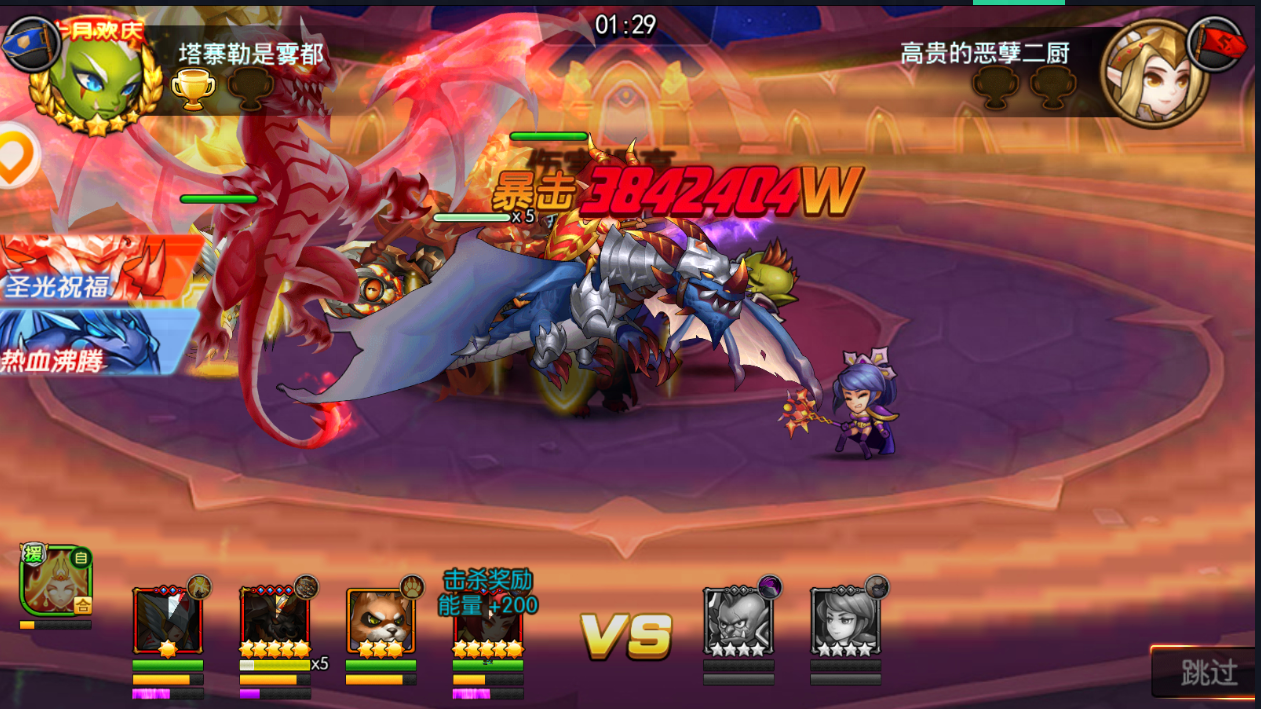Tap the orange heart bubble icon
This screenshot has height=709, width=1261.
[14, 157]
